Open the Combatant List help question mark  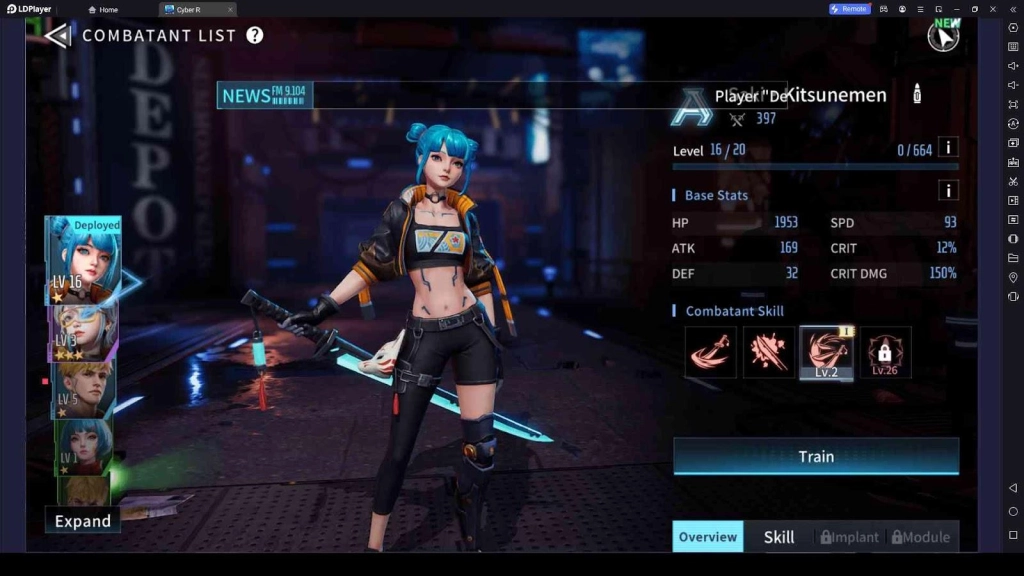255,36
